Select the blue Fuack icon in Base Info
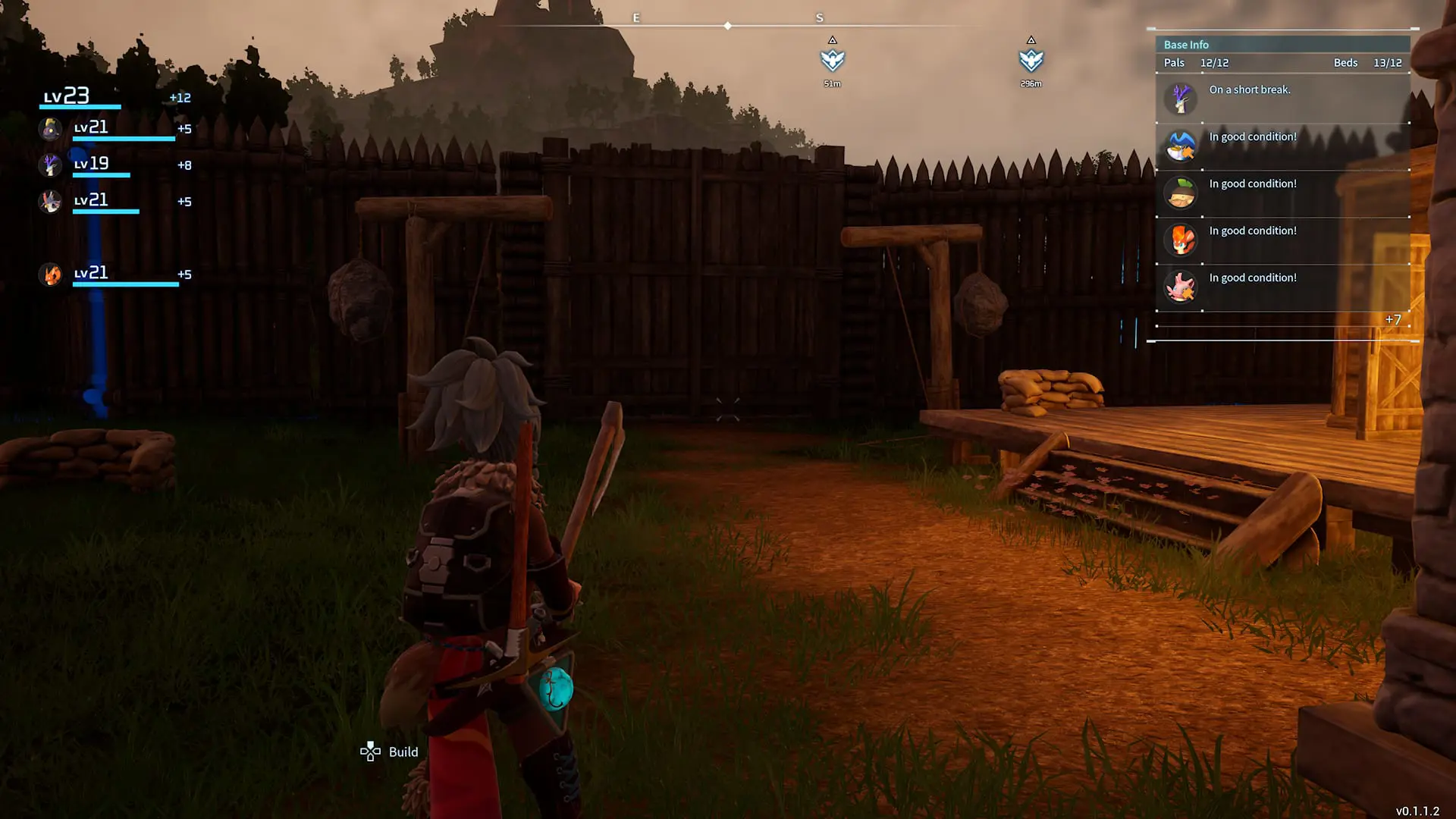This screenshot has width=1456, height=819. coord(1180,146)
